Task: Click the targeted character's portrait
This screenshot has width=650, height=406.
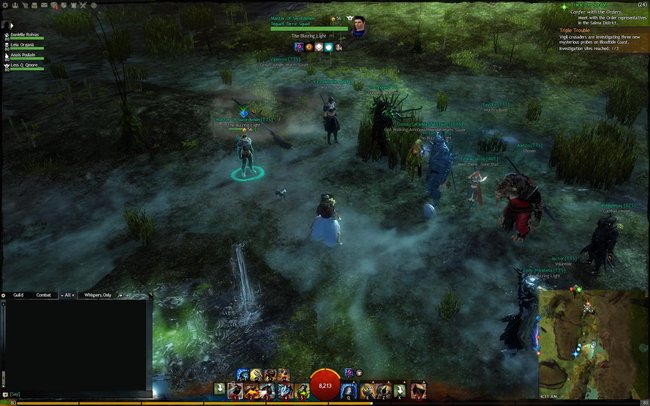Action: [x=357, y=28]
